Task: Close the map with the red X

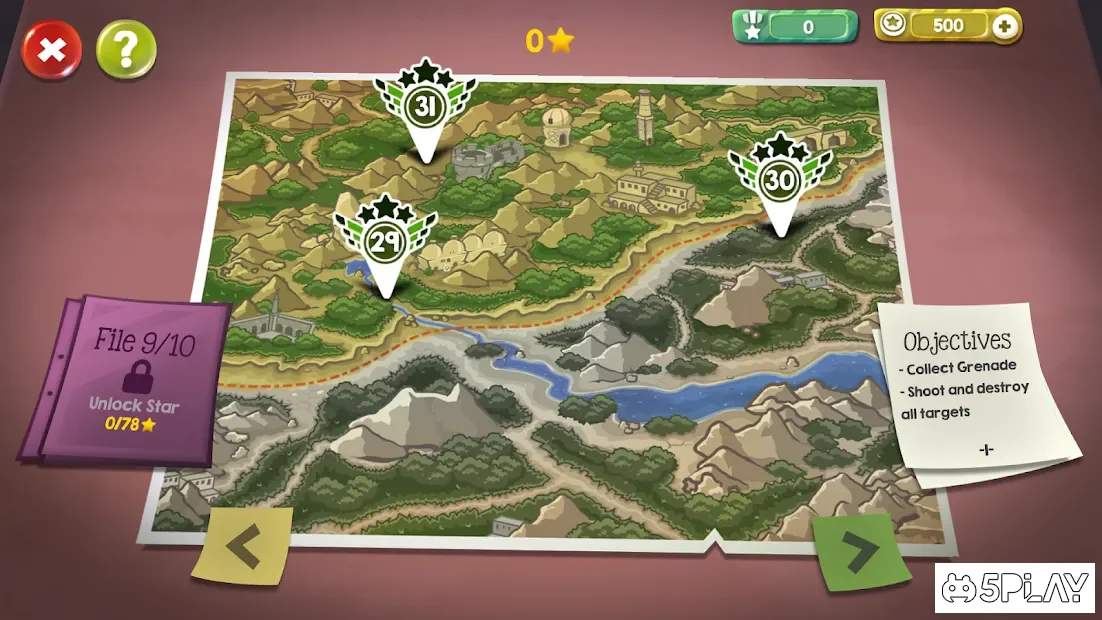Action: pos(52,50)
